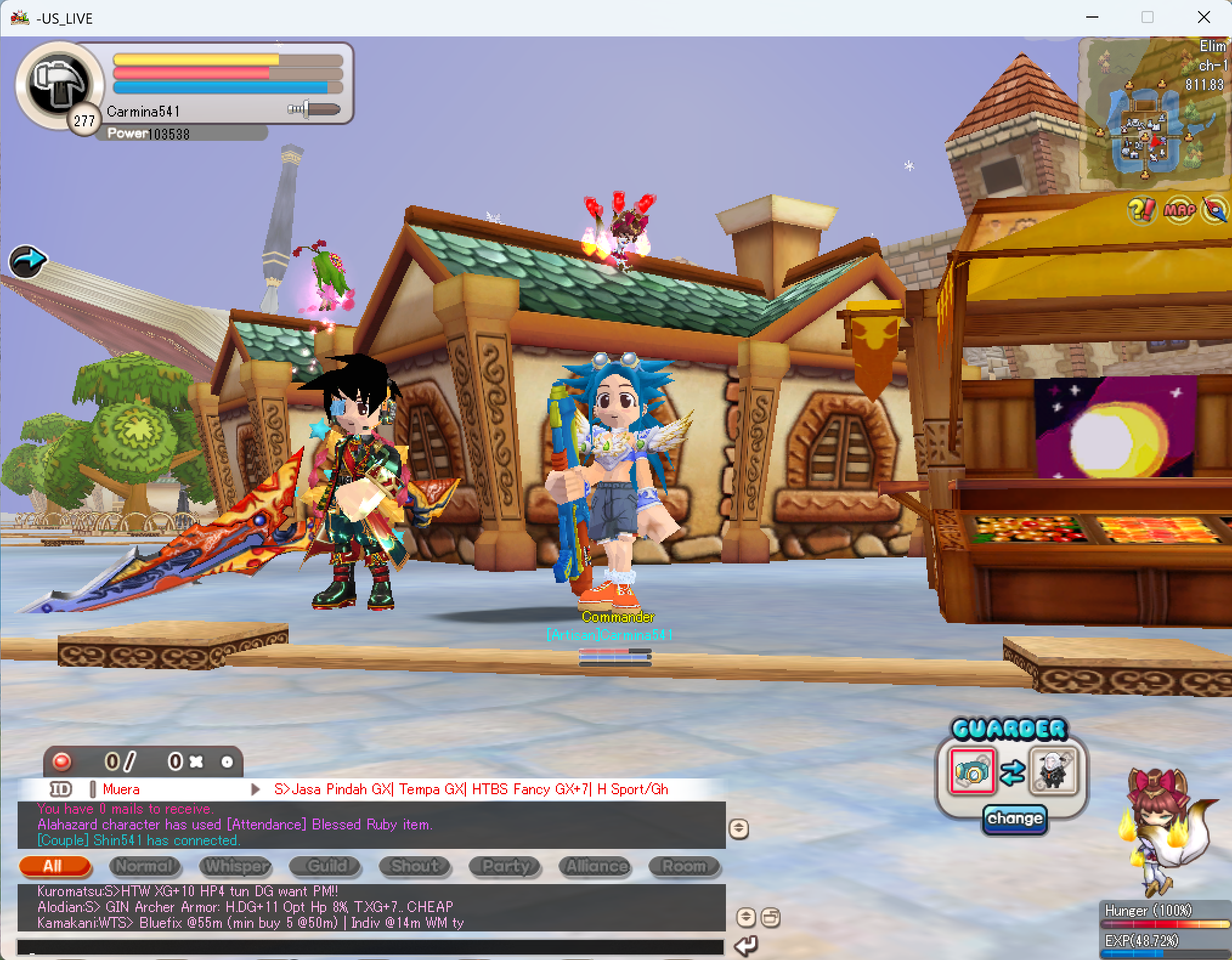Click the hammer character portrait

pos(60,84)
